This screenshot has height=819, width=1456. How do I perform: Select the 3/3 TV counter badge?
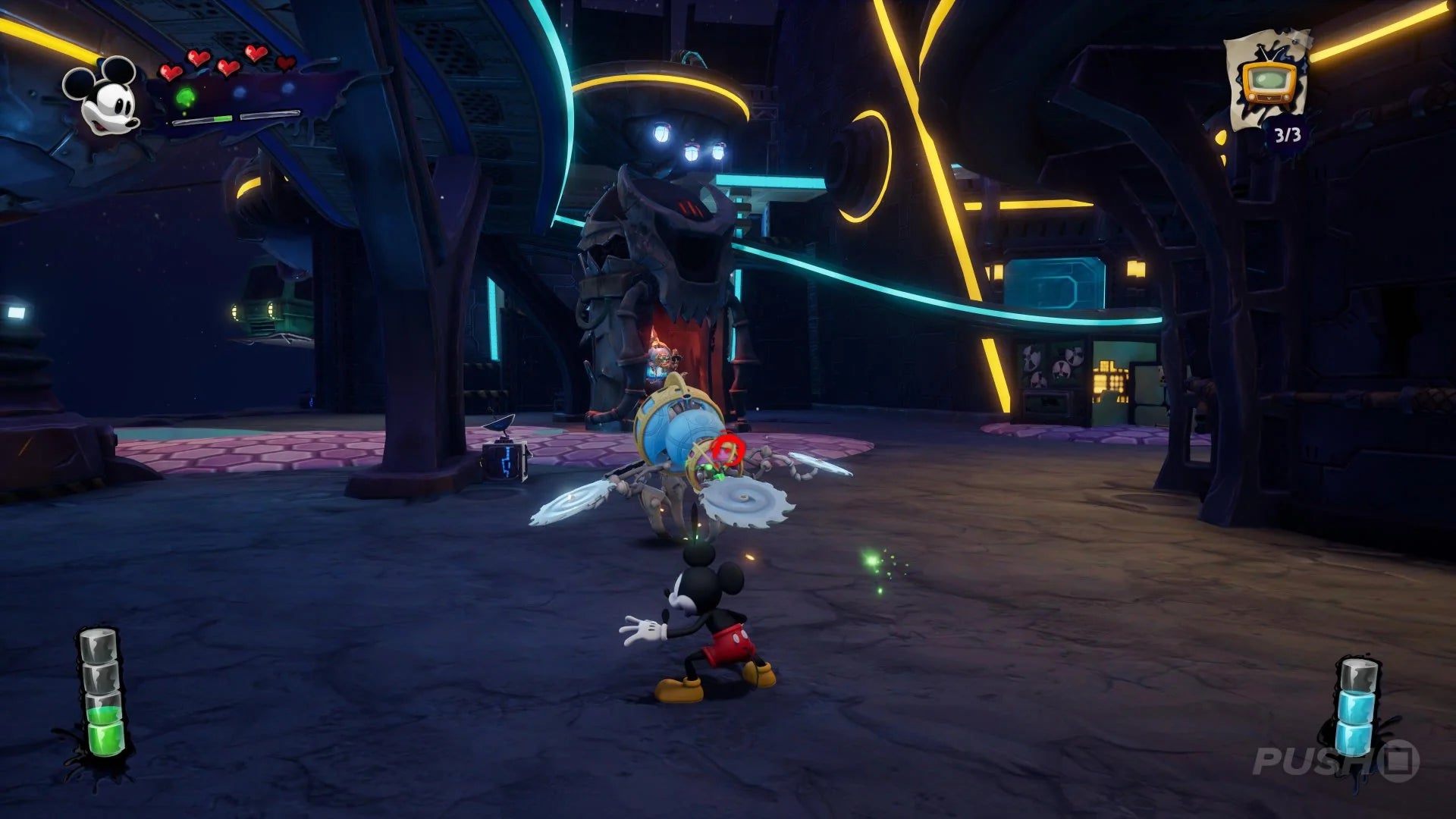[1288, 135]
